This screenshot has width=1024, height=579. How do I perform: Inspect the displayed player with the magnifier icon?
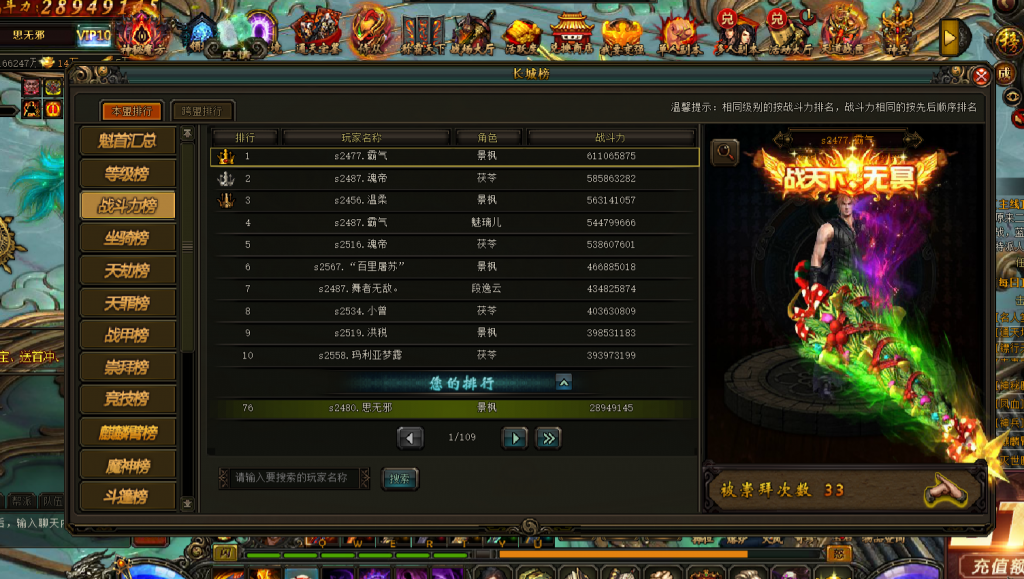[x=725, y=152]
